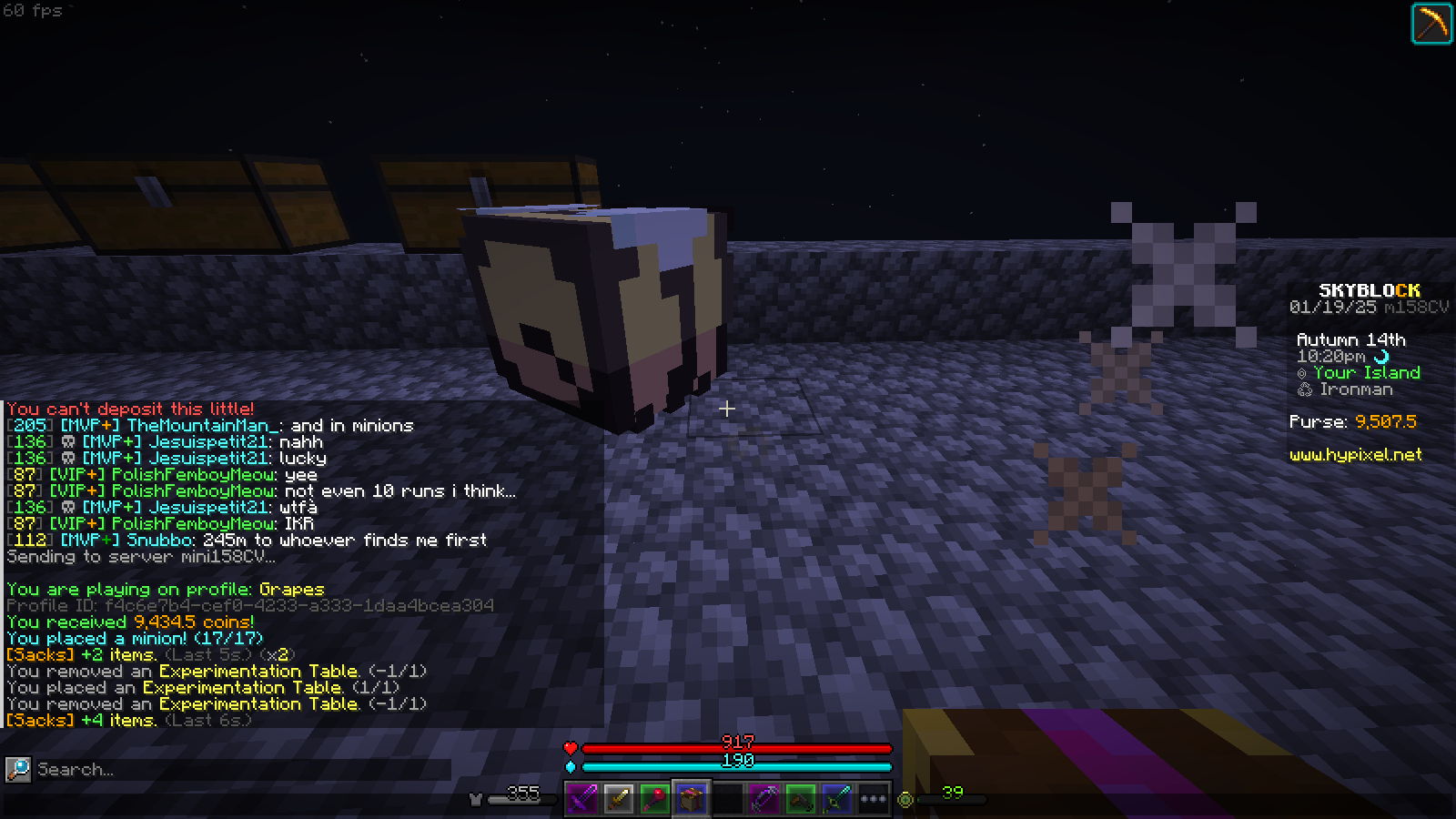Select the purple bow in the hotbar
Viewport: 1456px width, 819px height.
[x=764, y=798]
